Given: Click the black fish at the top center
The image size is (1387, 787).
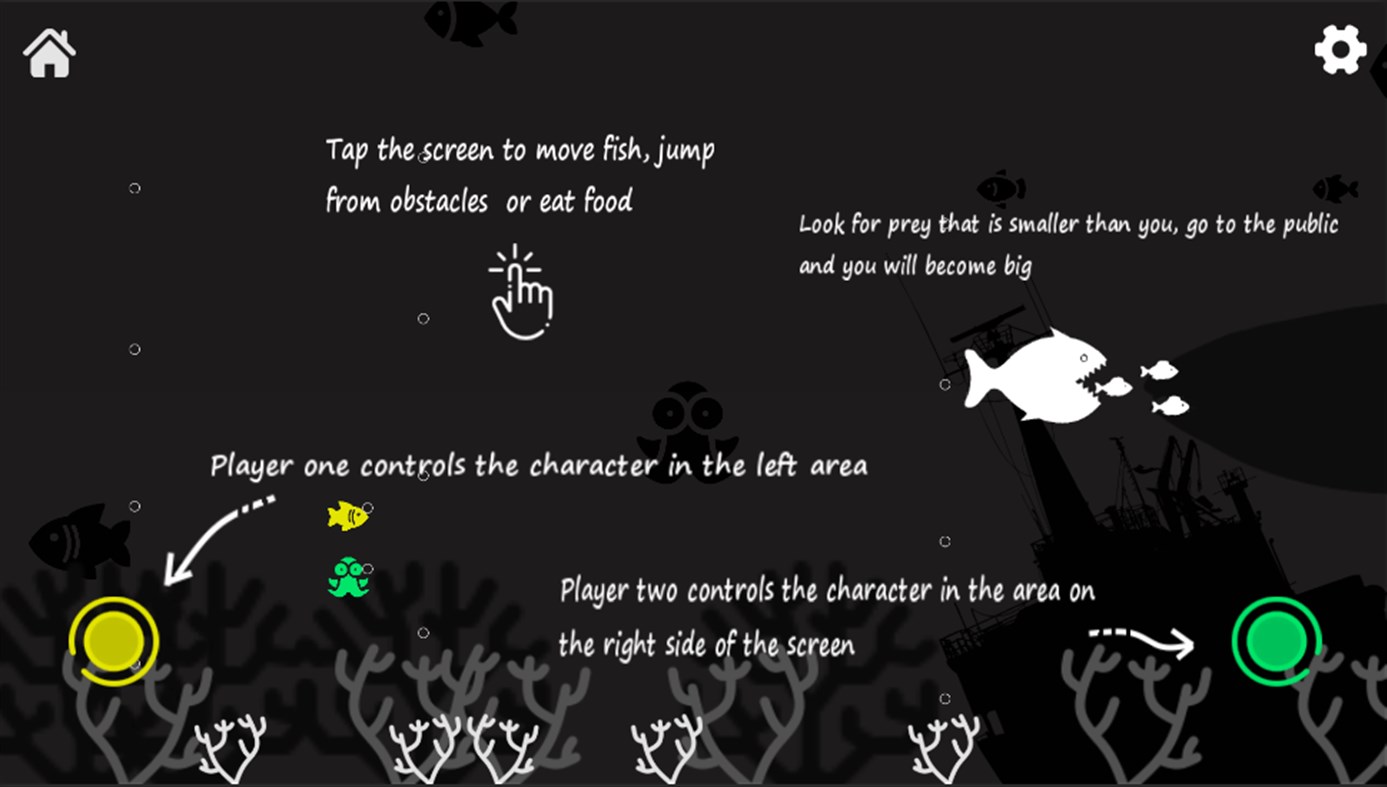Looking at the screenshot, I should (x=470, y=22).
